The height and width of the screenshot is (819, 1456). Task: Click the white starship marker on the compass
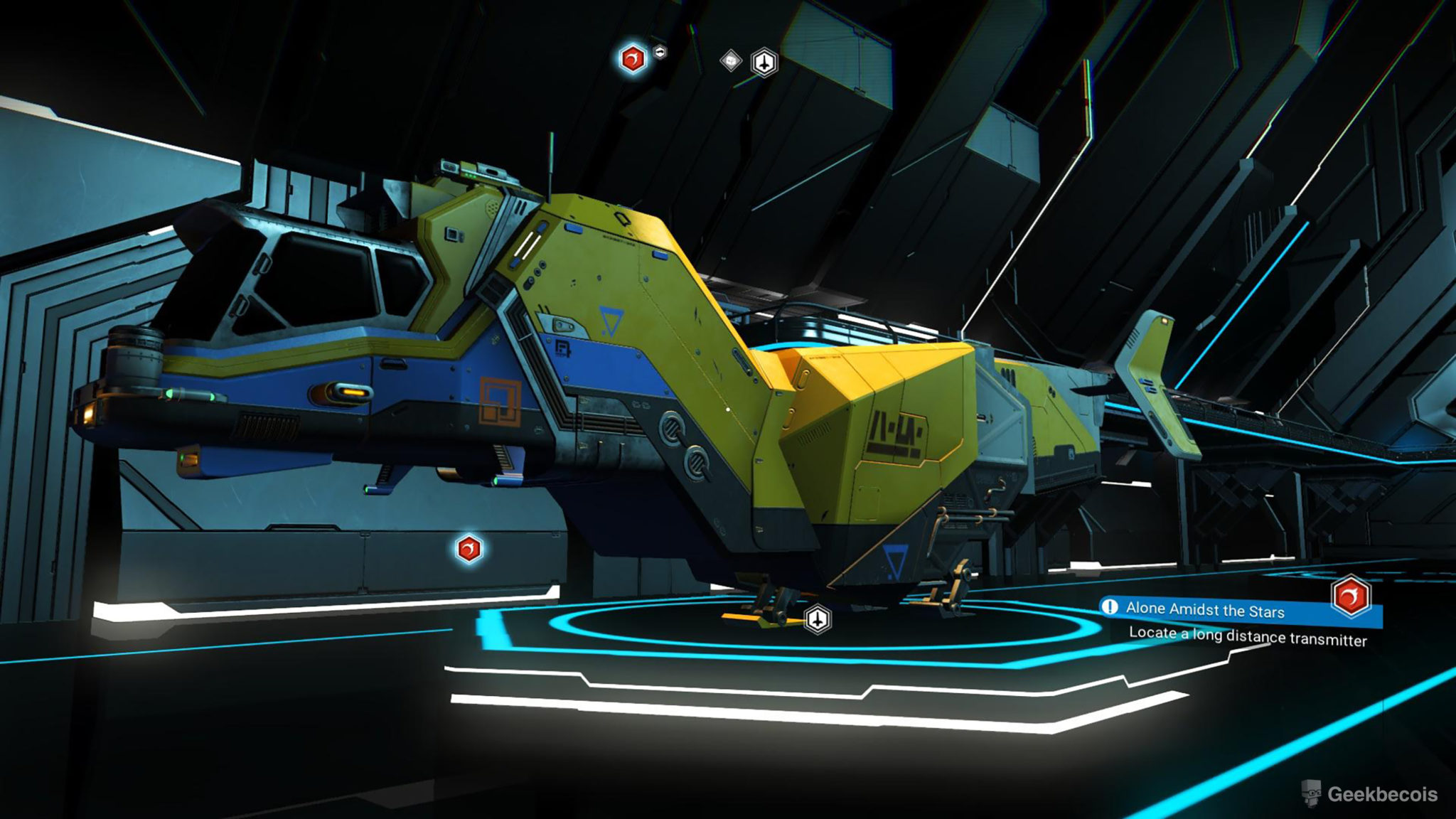tap(764, 63)
